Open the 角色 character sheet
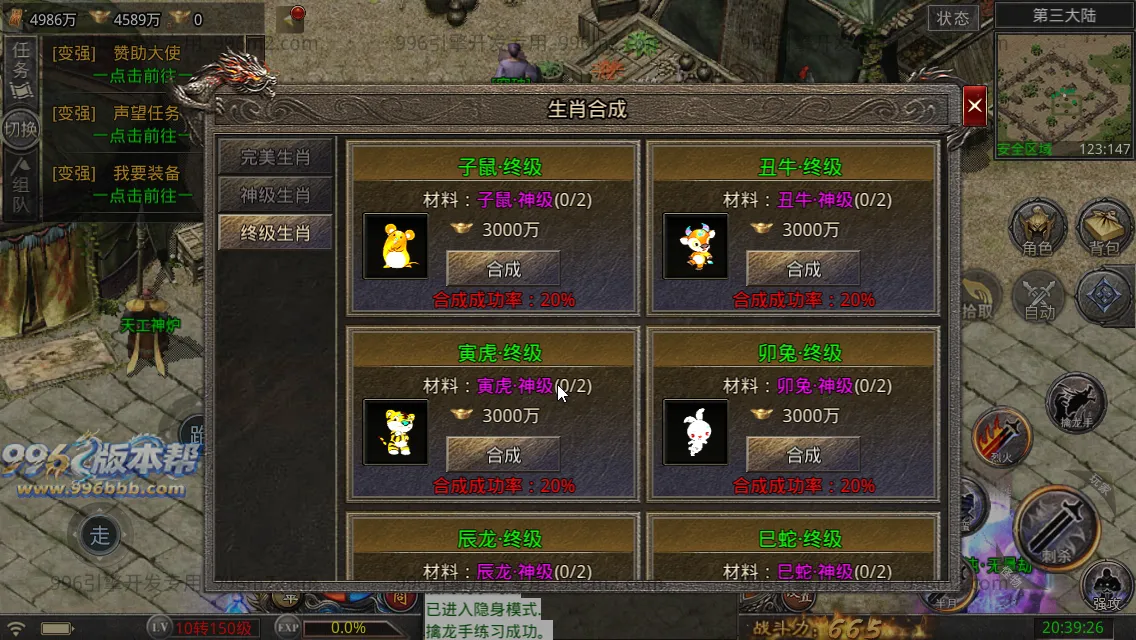This screenshot has width=1136, height=640. 1037,227
